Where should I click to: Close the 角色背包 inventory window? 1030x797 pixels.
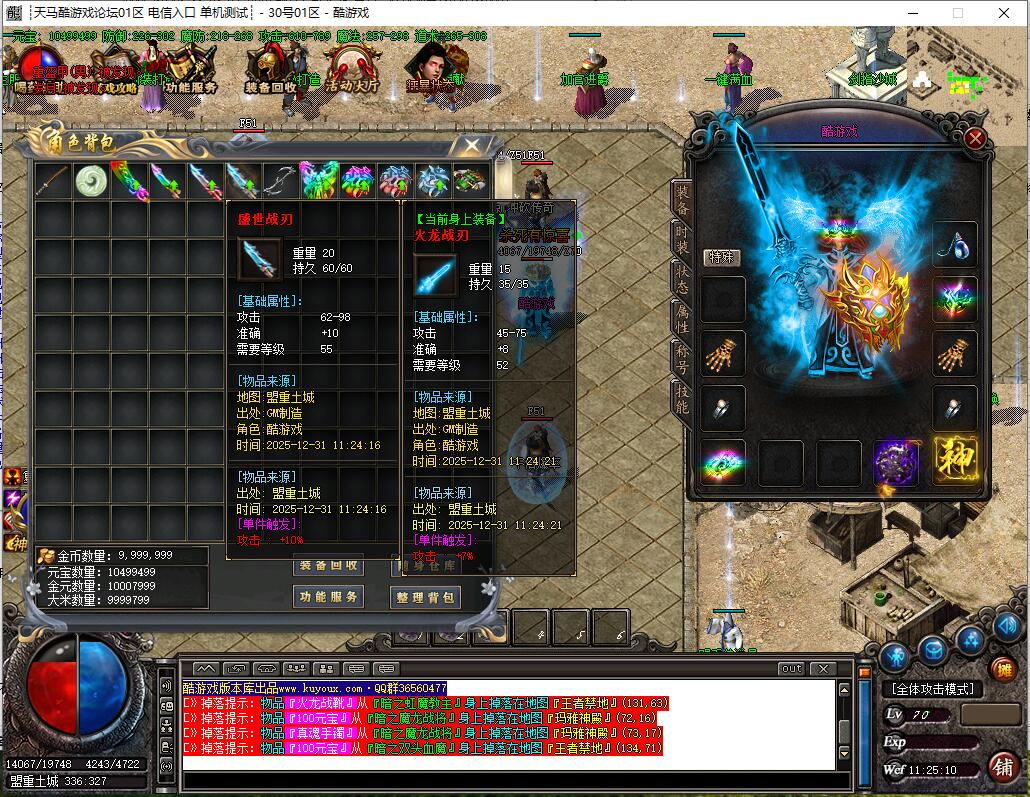[x=469, y=146]
